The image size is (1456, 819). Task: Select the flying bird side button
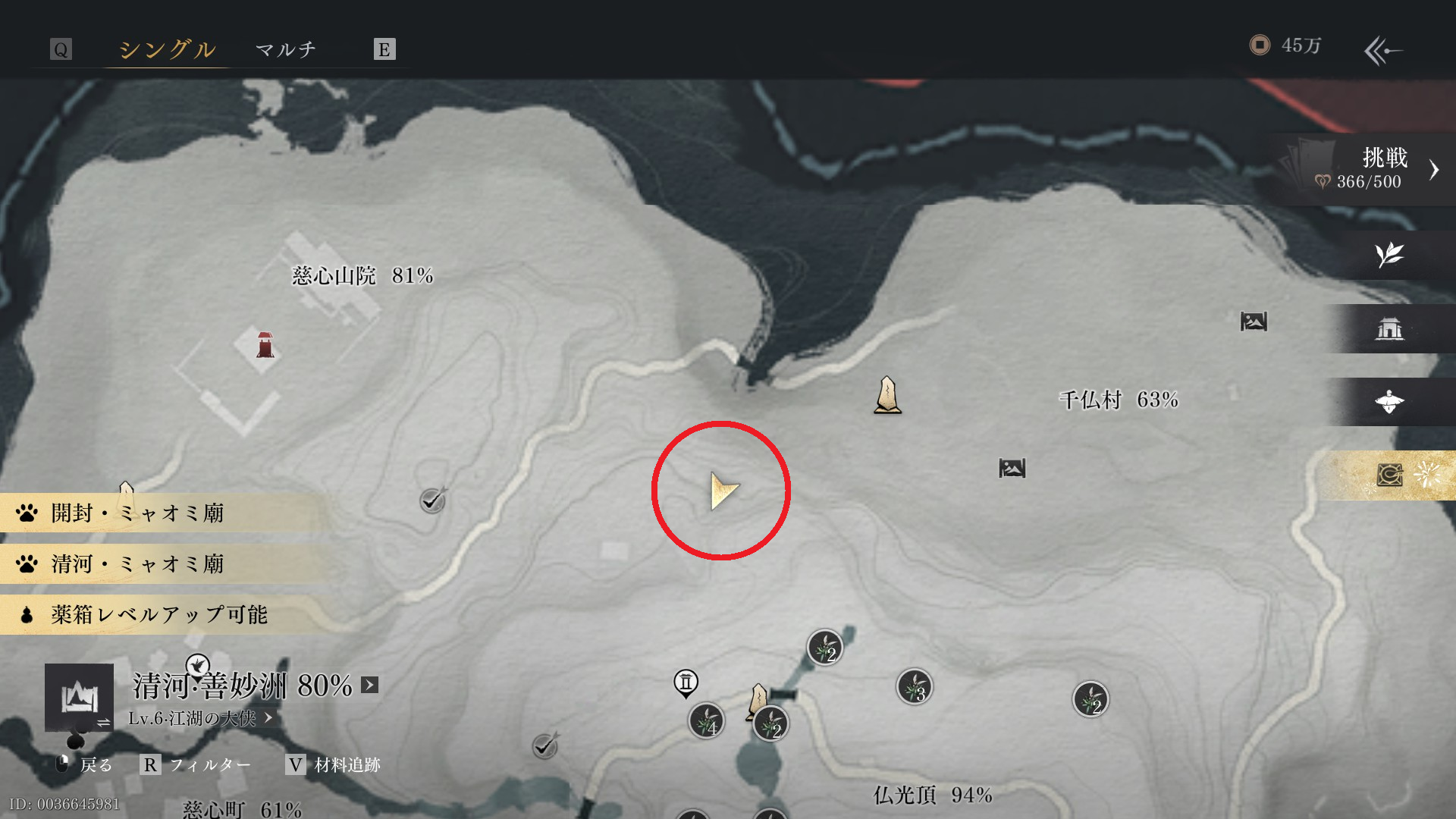pos(1389,402)
